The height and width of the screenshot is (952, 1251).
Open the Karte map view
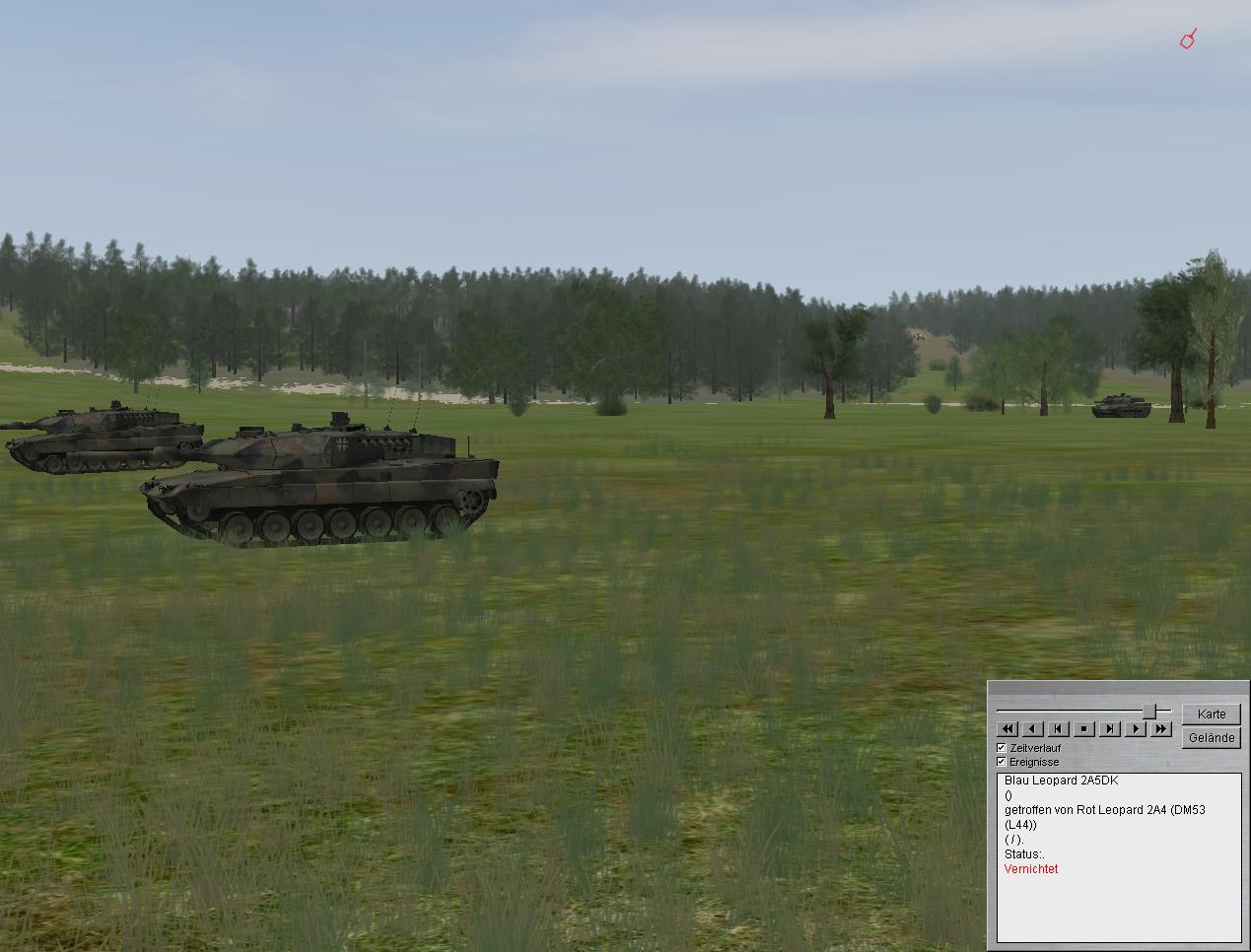1212,714
